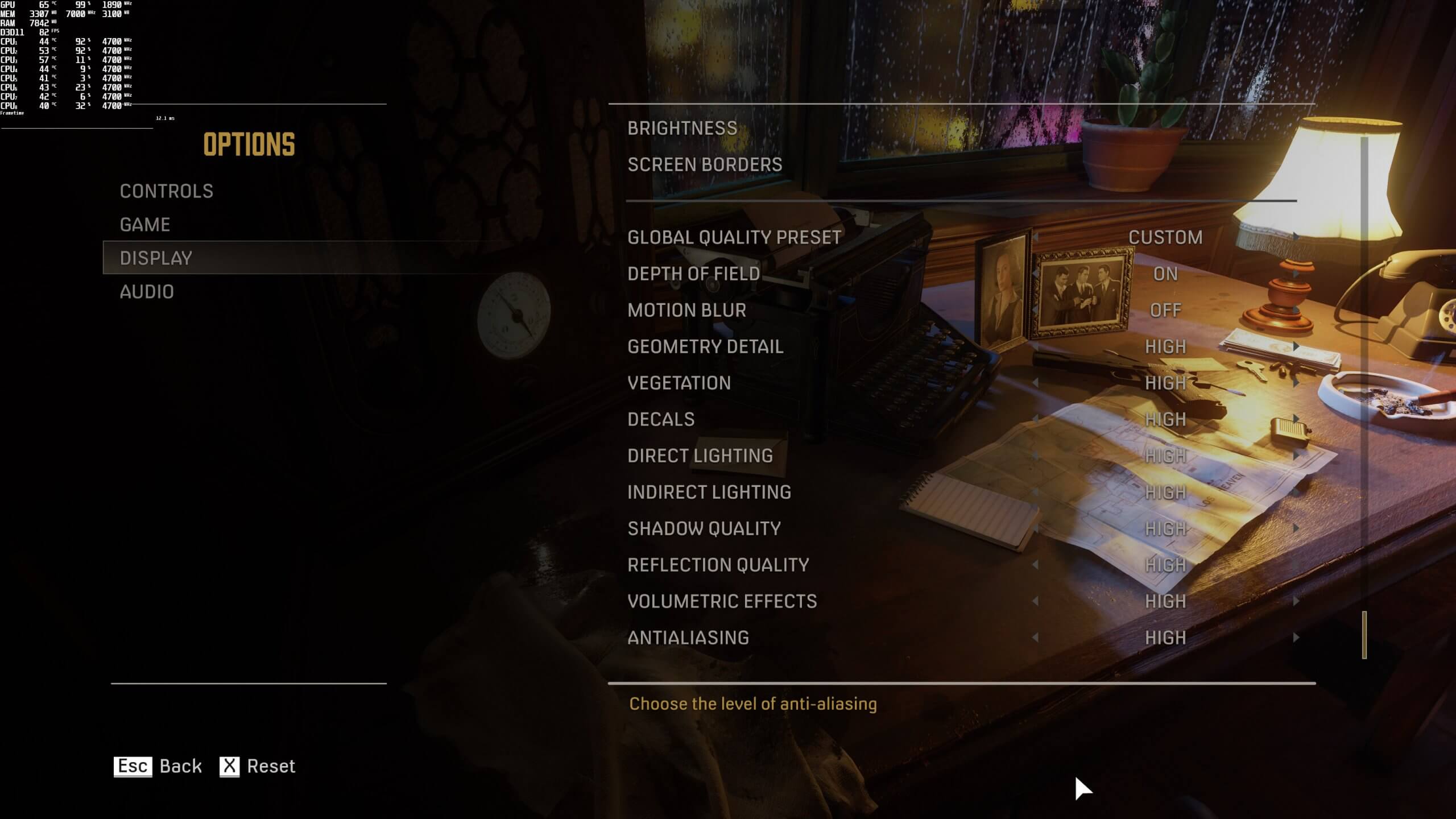
Task: Click the Esc key icon for Back
Action: (133, 766)
